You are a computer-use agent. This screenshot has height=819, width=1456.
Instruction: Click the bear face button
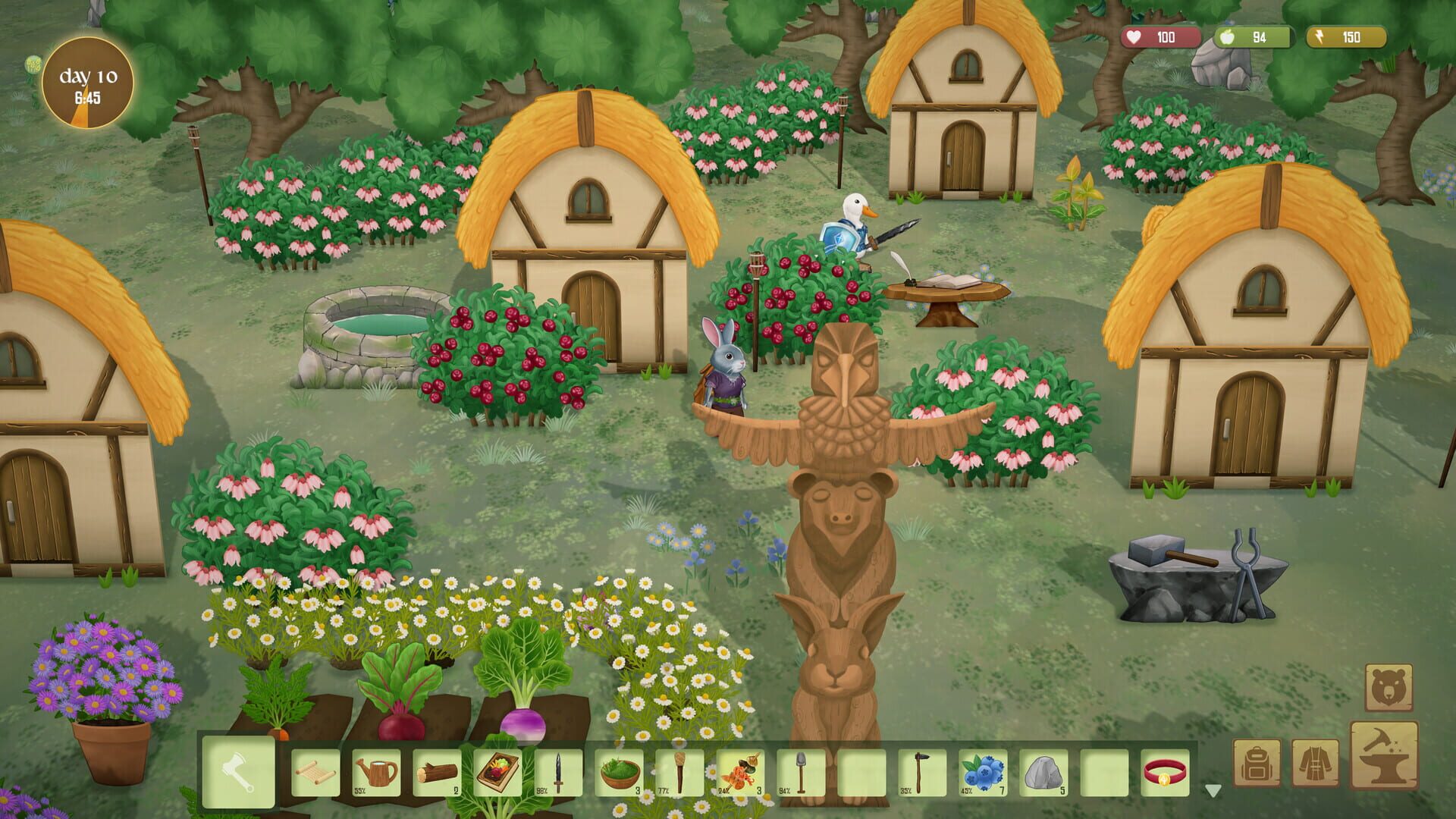[x=1389, y=688]
